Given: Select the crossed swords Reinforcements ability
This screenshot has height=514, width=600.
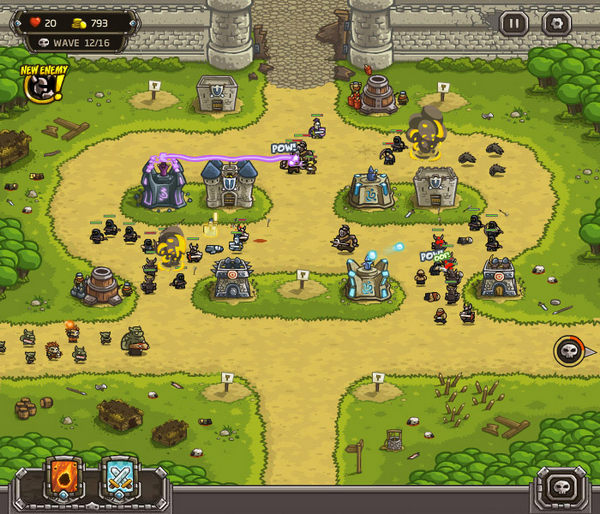Looking at the screenshot, I should pyautogui.click(x=120, y=479).
